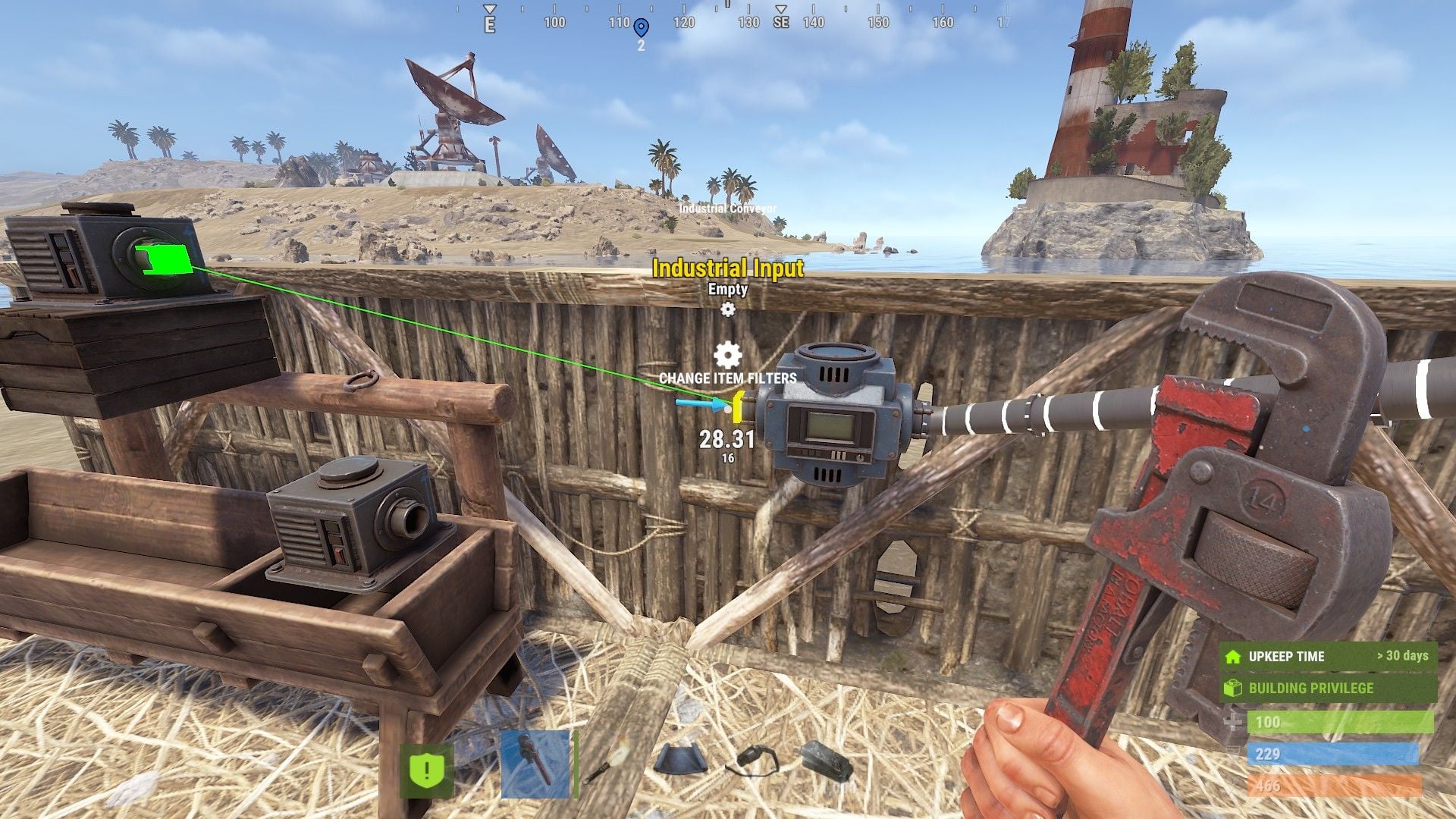Screen dimensions: 1456x819
Task: Pick the dark box item in hotbar
Action: [827, 761]
